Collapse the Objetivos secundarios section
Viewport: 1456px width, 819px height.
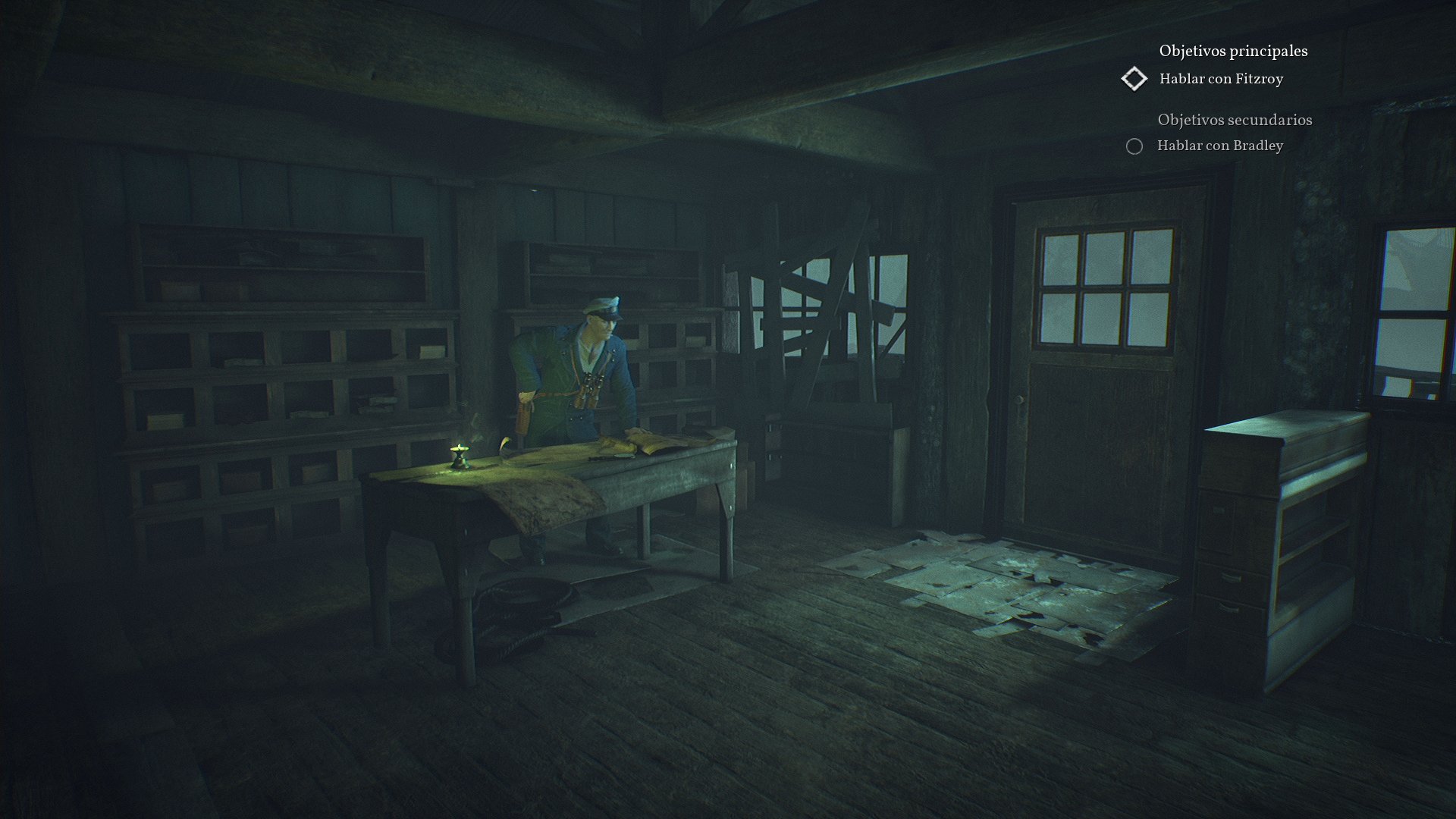pyautogui.click(x=1234, y=119)
